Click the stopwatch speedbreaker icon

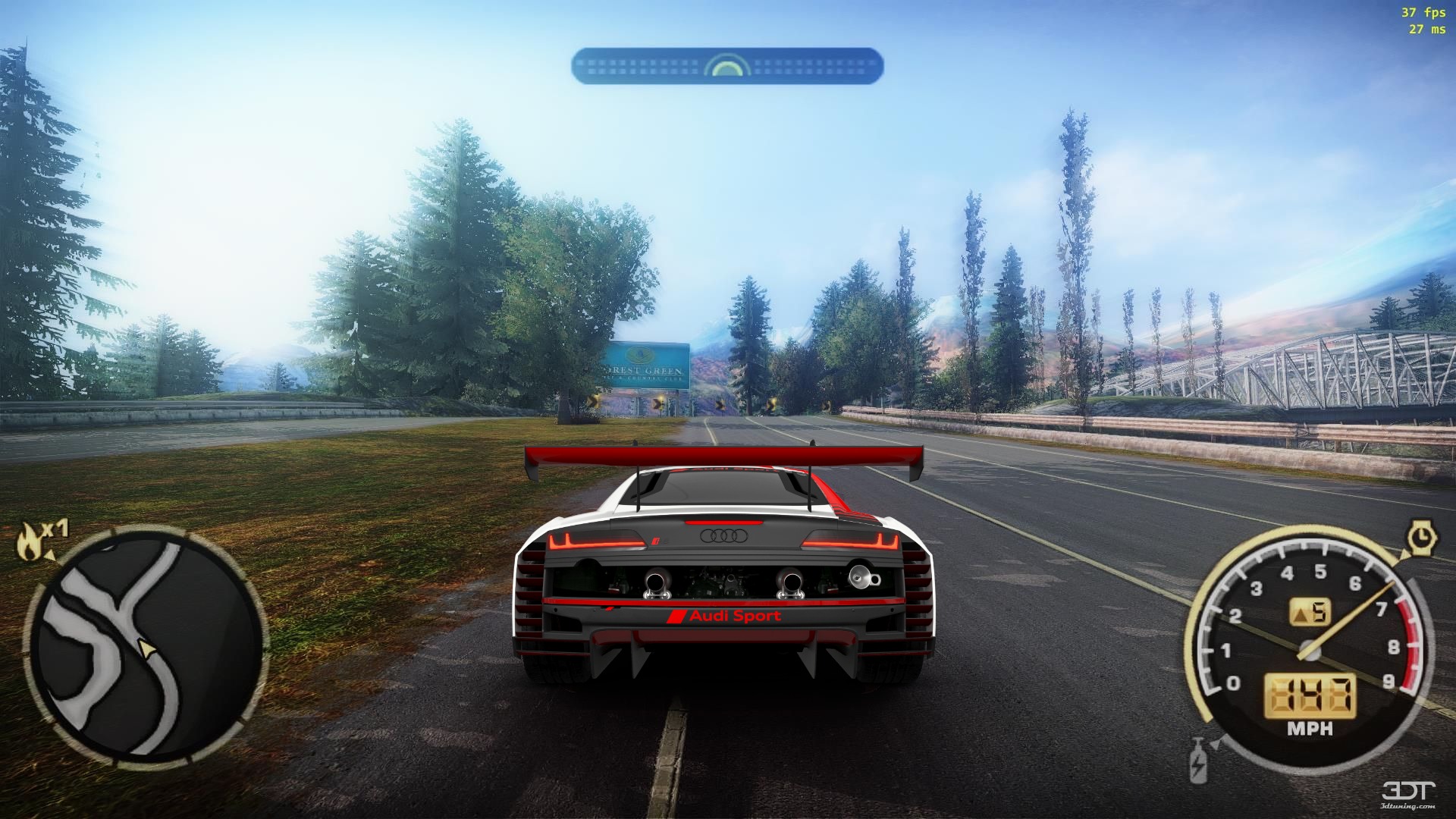click(x=1422, y=538)
